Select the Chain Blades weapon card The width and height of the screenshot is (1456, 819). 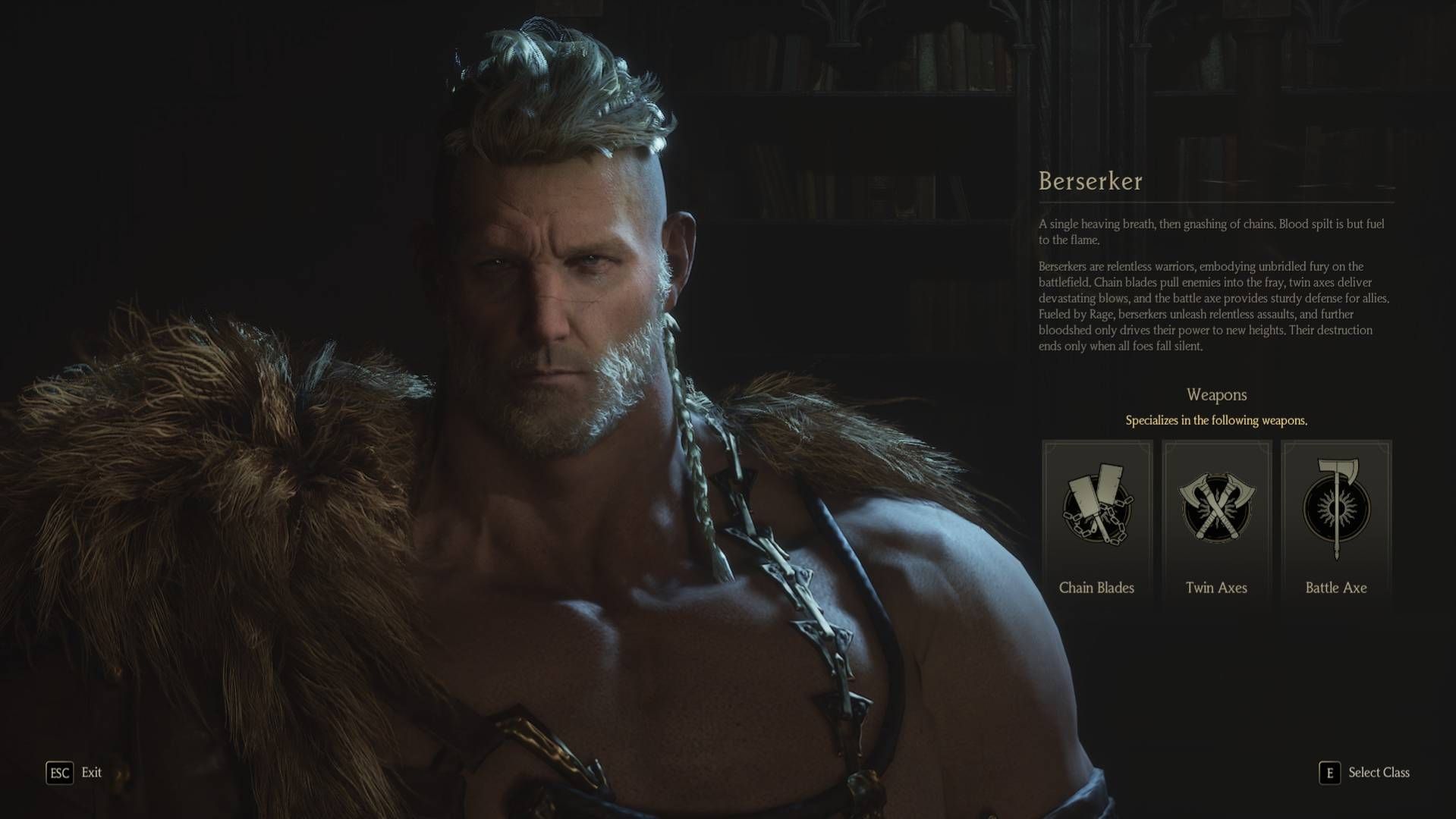pos(1097,522)
